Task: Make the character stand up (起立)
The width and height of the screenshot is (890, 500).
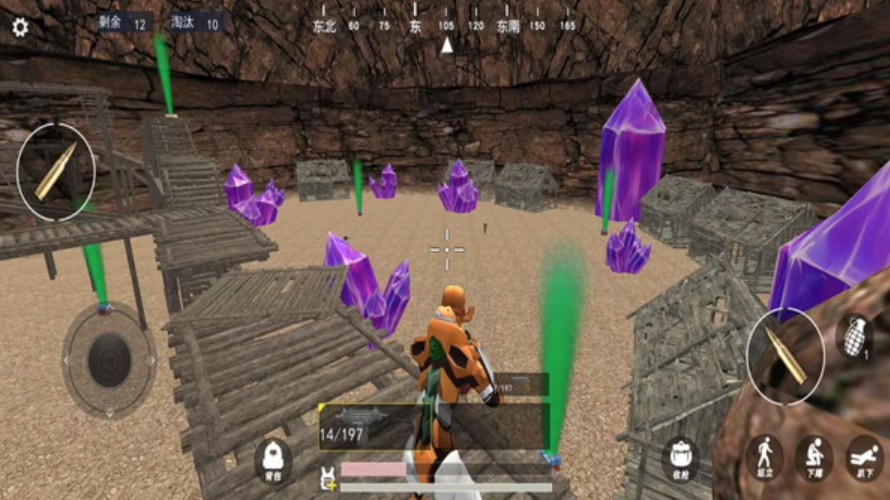Action: pos(764,457)
